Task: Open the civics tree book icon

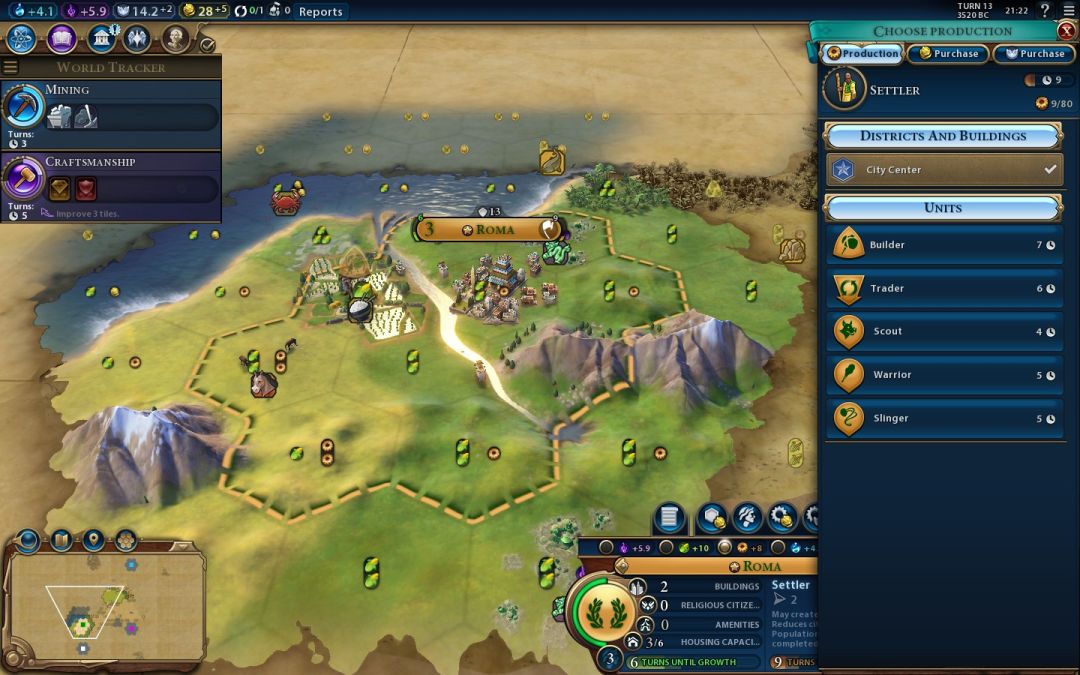Action: pyautogui.click(x=61, y=39)
